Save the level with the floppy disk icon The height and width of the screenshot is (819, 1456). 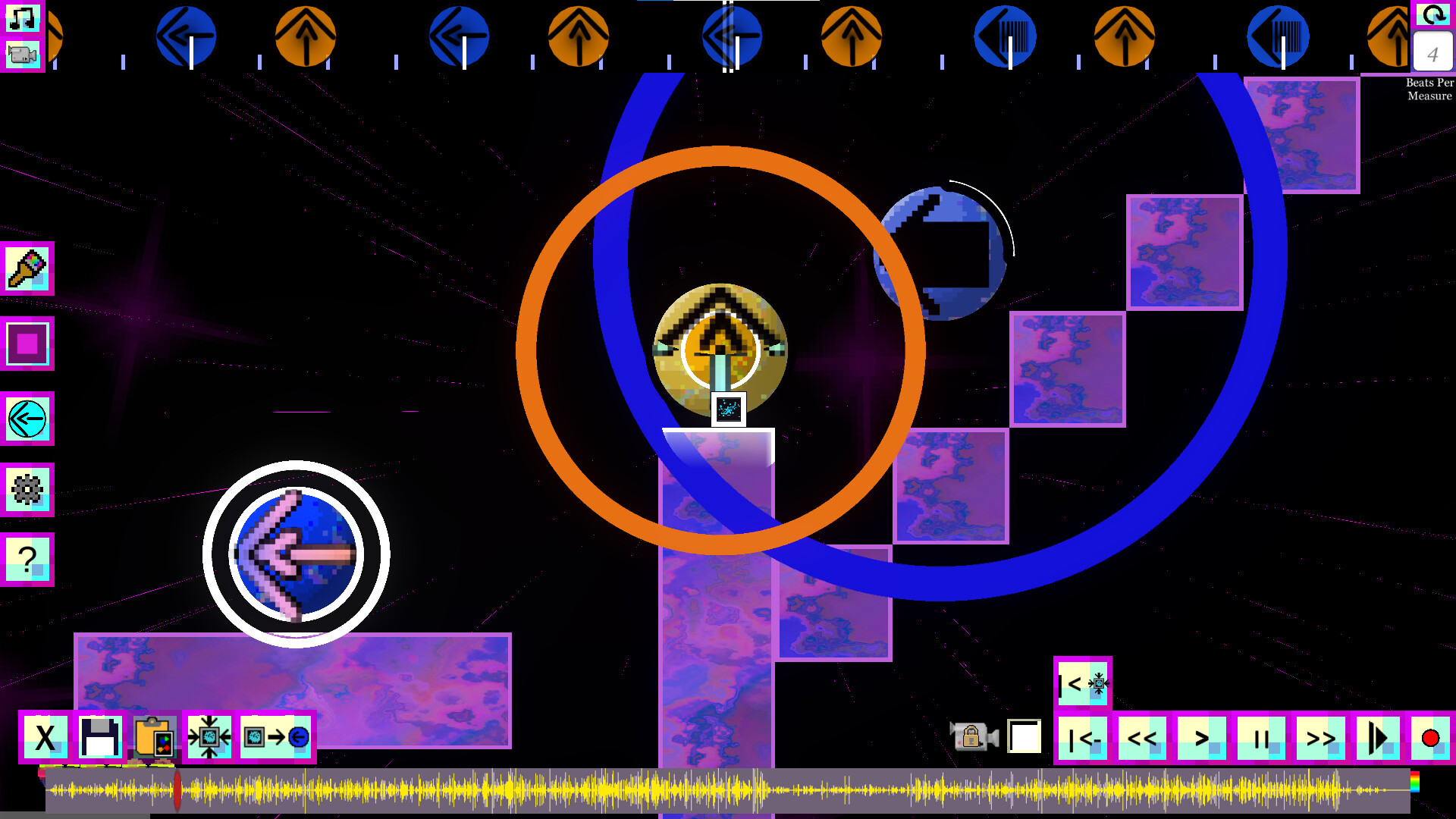click(x=99, y=736)
